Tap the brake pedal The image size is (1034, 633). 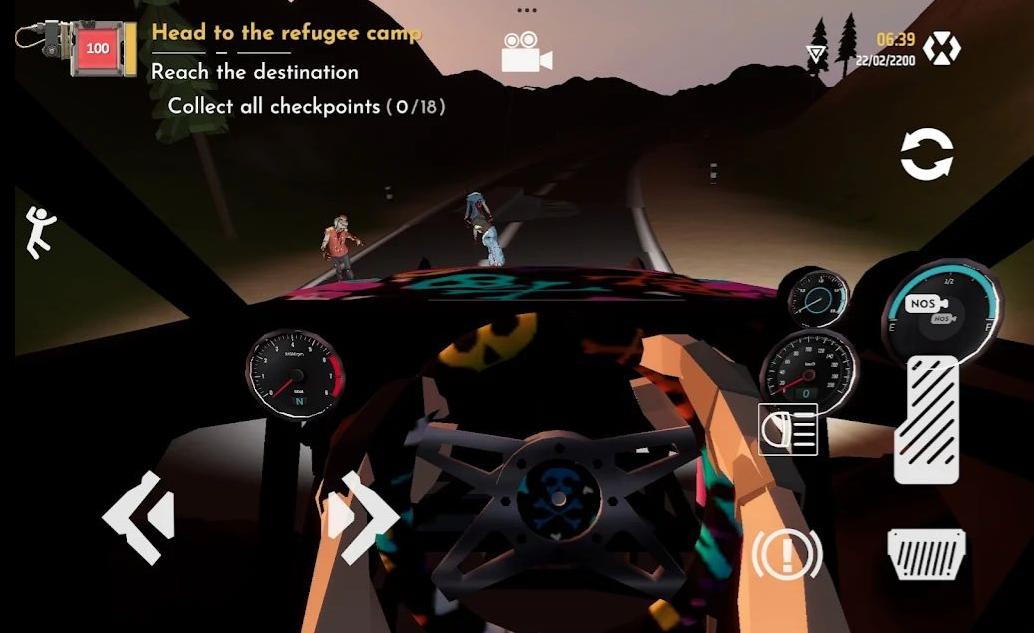coord(926,554)
